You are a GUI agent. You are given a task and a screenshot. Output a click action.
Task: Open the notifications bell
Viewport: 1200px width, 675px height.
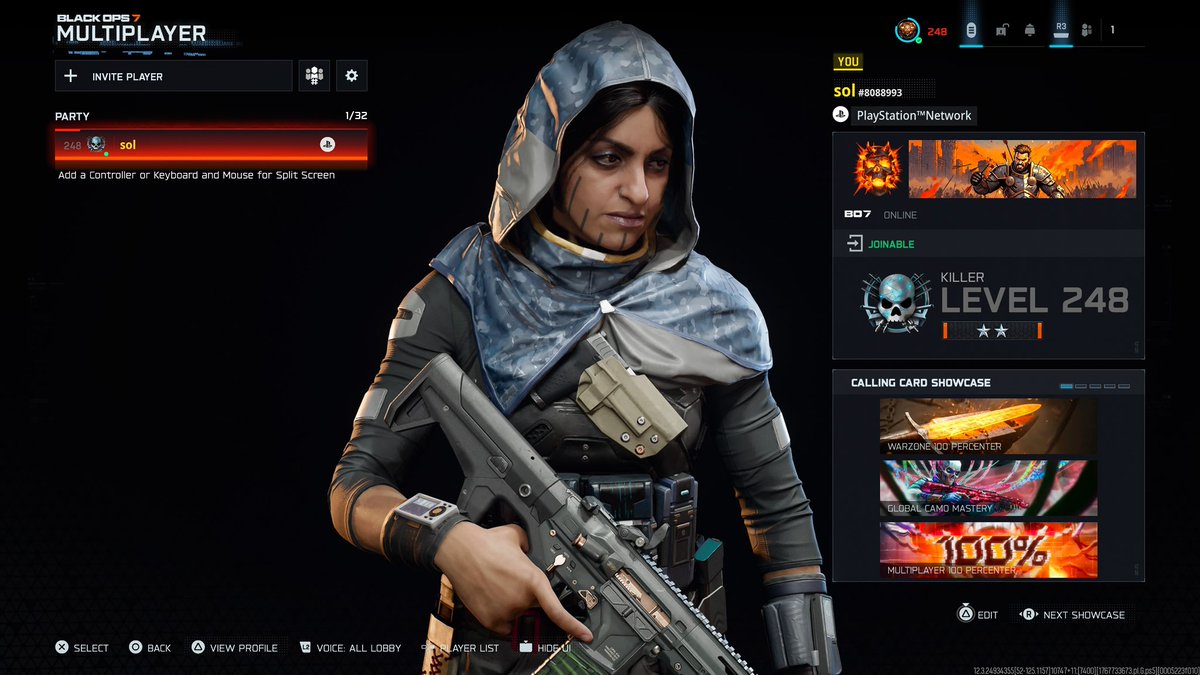1029,31
